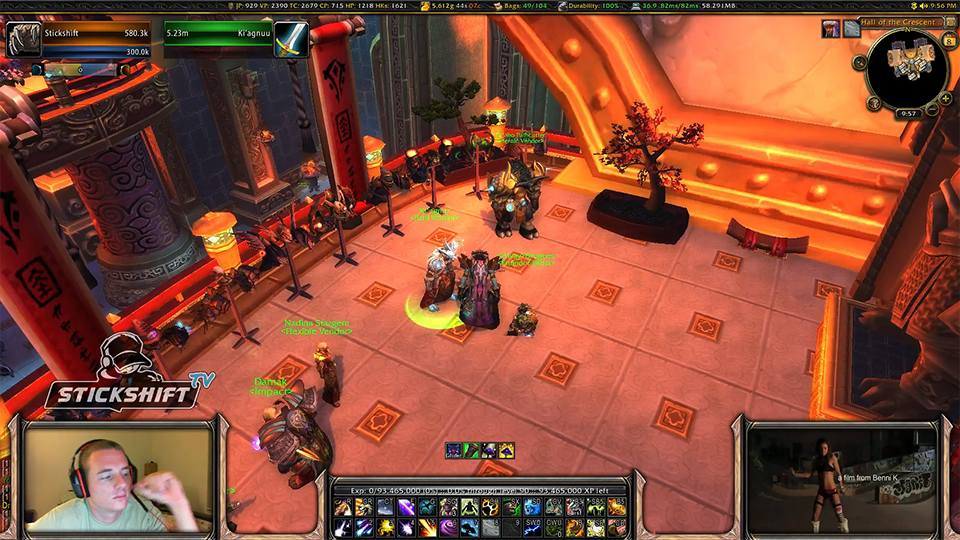This screenshot has width=960, height=540.
Task: Toggle the minimap tracking button
Action: [859, 62]
